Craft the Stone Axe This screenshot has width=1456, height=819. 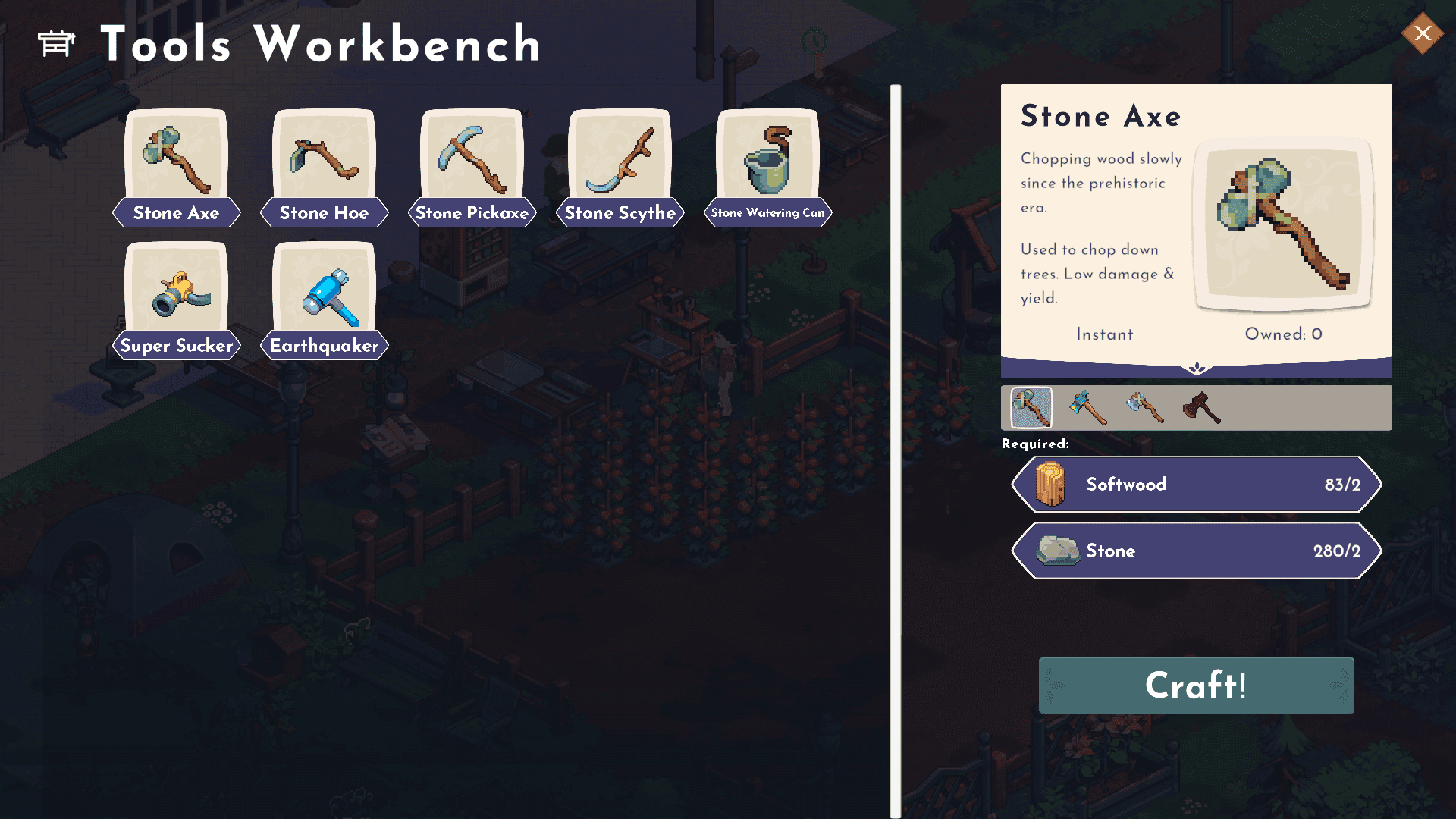(1195, 686)
